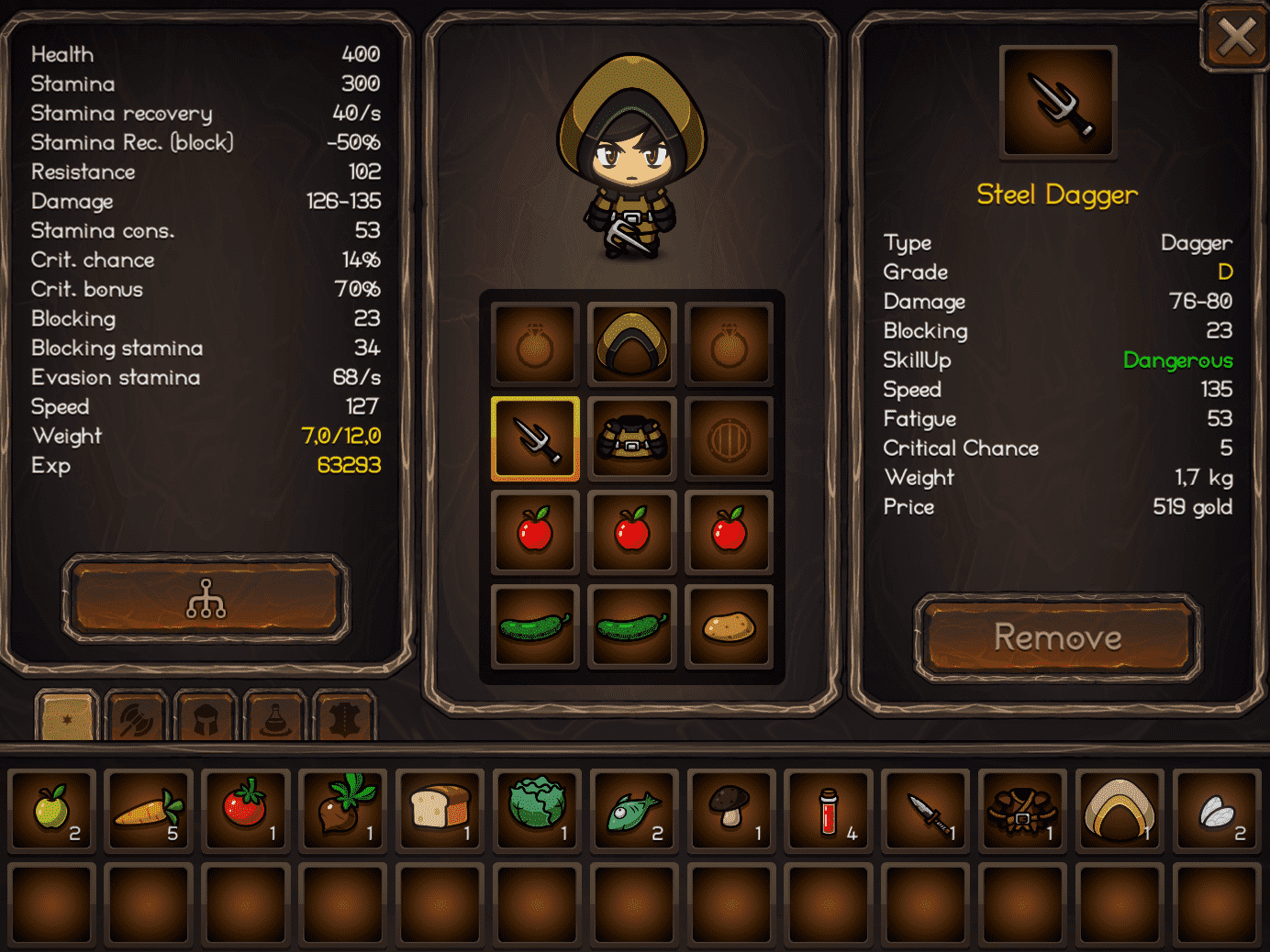
Task: Click the empty shield equipment slot
Action: pos(730,439)
